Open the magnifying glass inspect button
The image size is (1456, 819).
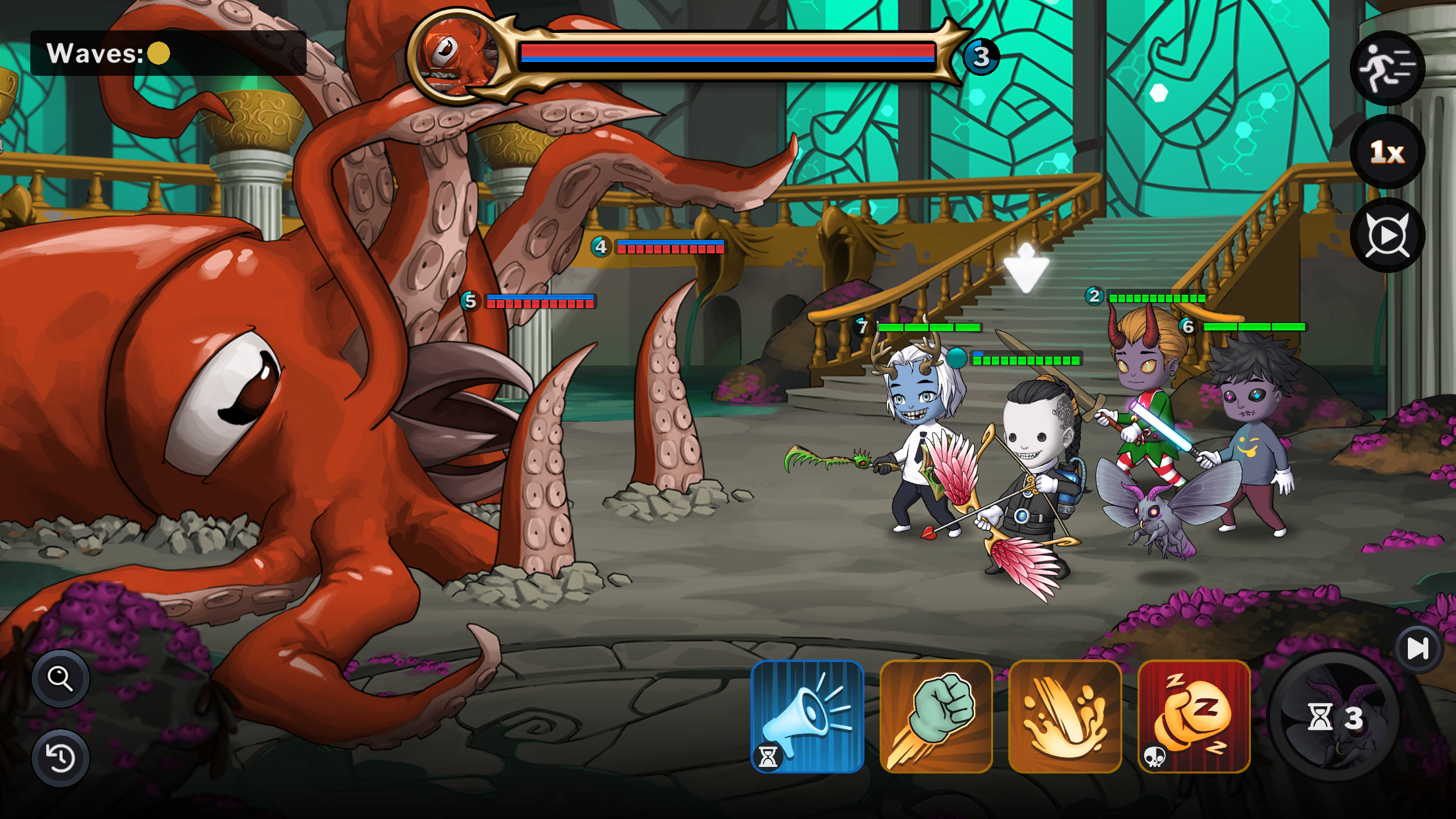61,678
